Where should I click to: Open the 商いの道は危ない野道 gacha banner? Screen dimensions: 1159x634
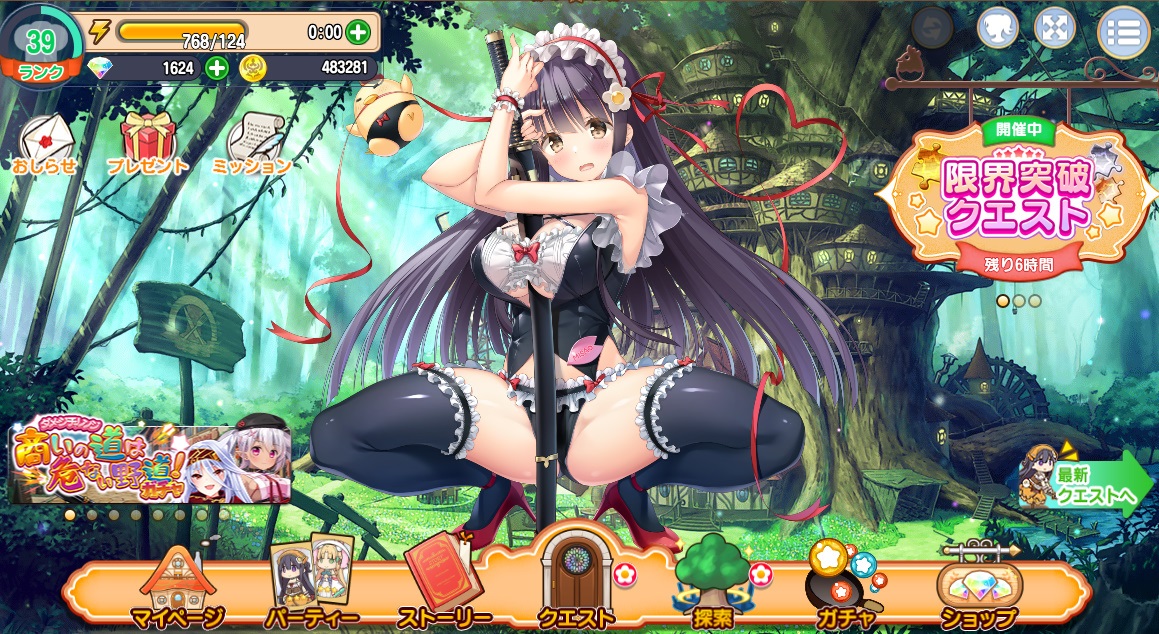150,463
